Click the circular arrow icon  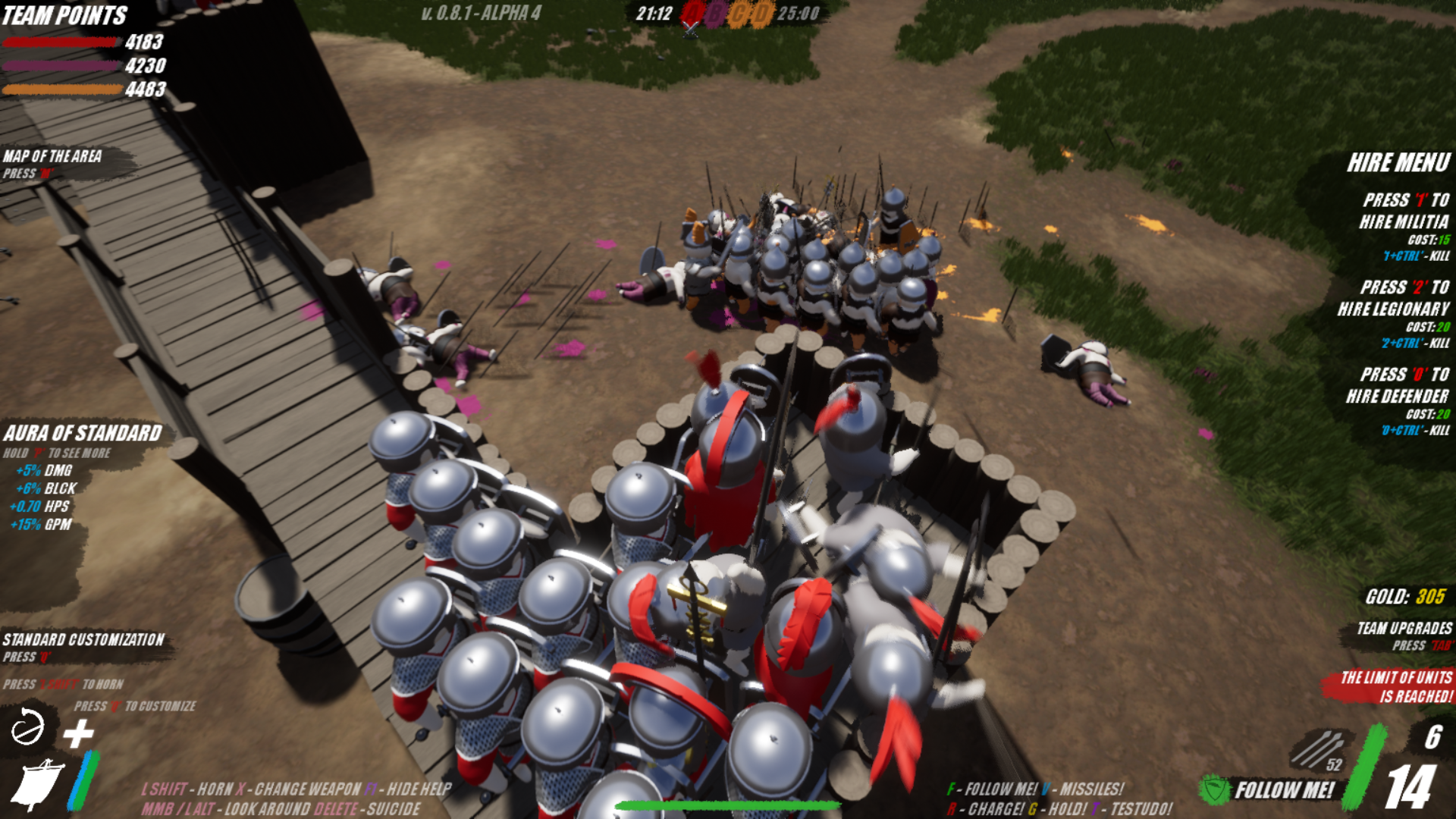[x=28, y=729]
